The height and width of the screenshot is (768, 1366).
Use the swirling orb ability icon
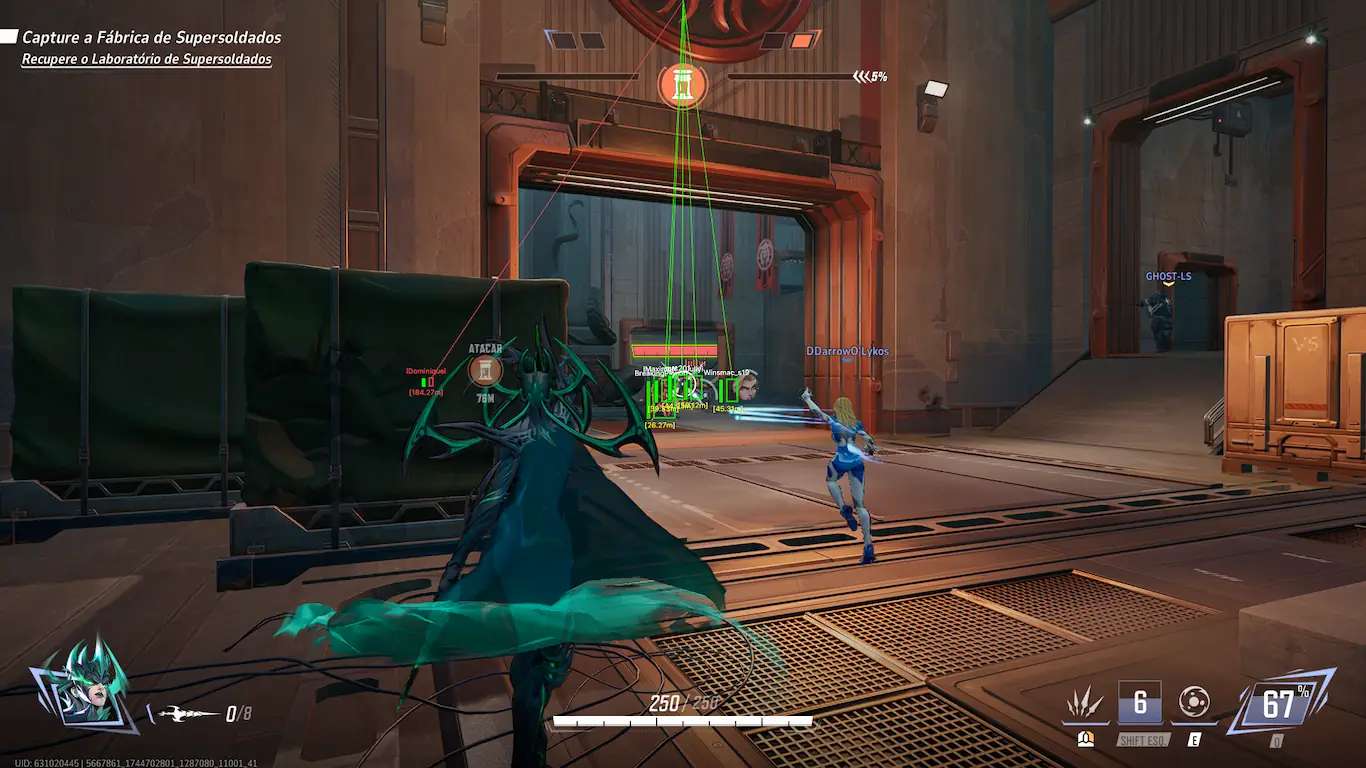tap(1194, 702)
